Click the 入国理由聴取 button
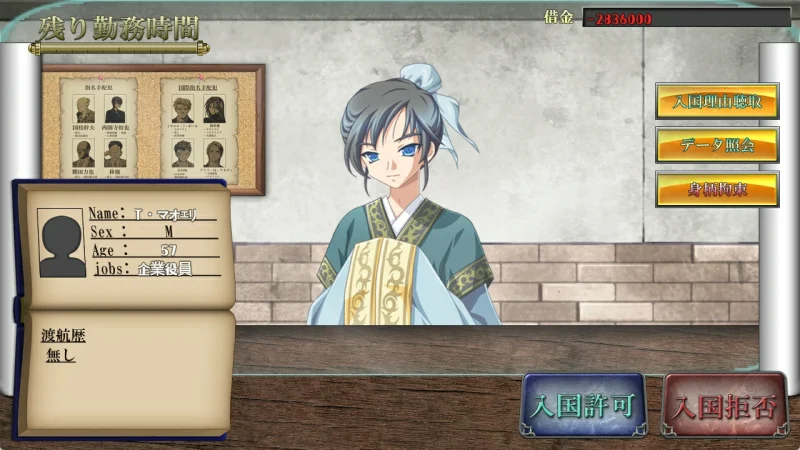The image size is (800, 450). tap(716, 101)
